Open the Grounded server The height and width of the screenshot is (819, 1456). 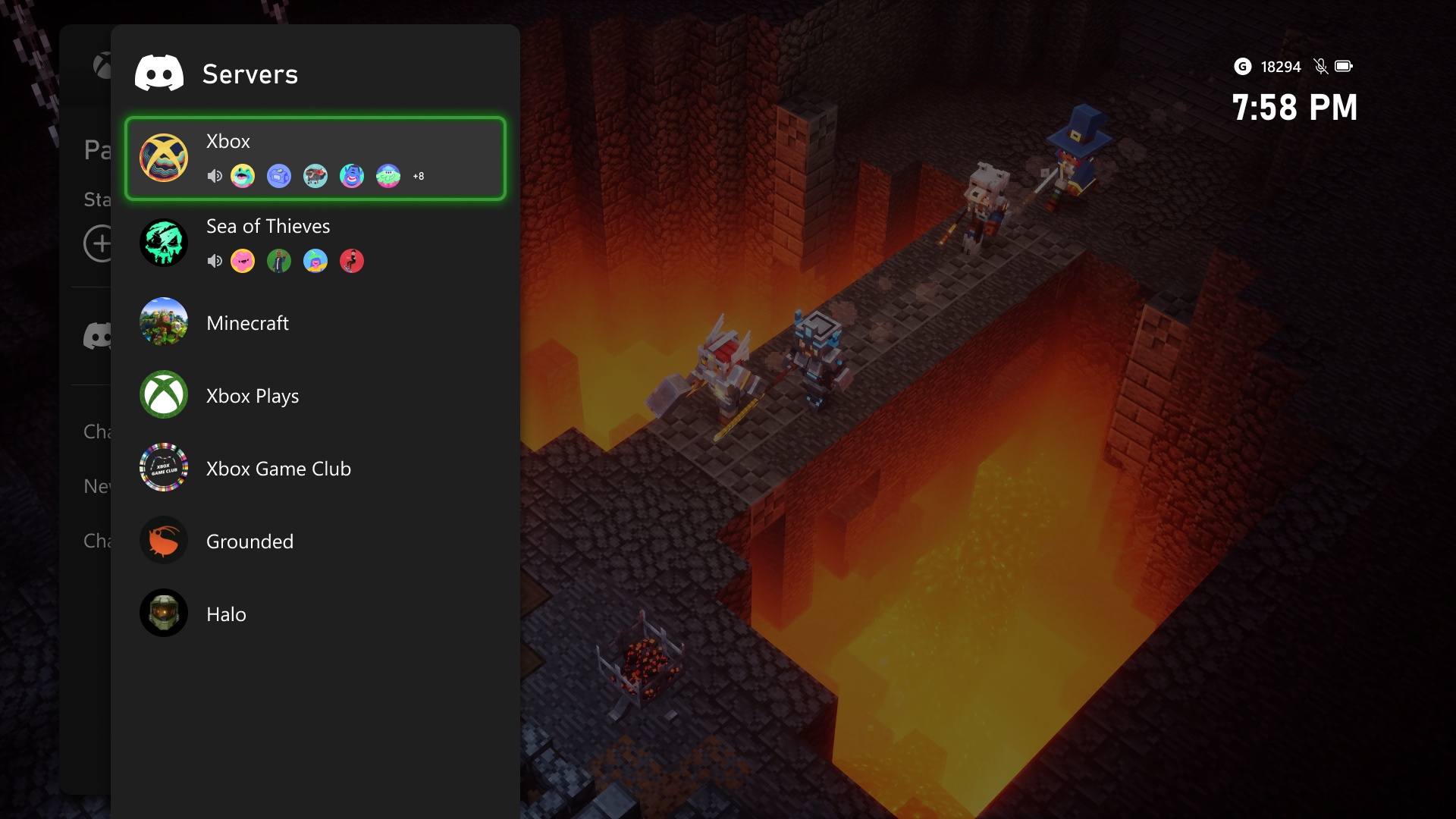click(315, 541)
